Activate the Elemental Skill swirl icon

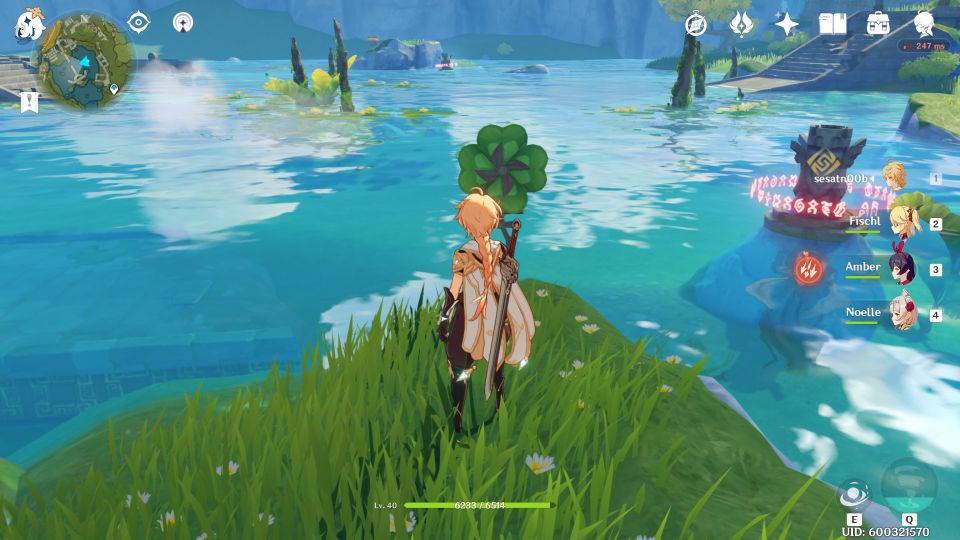853,494
